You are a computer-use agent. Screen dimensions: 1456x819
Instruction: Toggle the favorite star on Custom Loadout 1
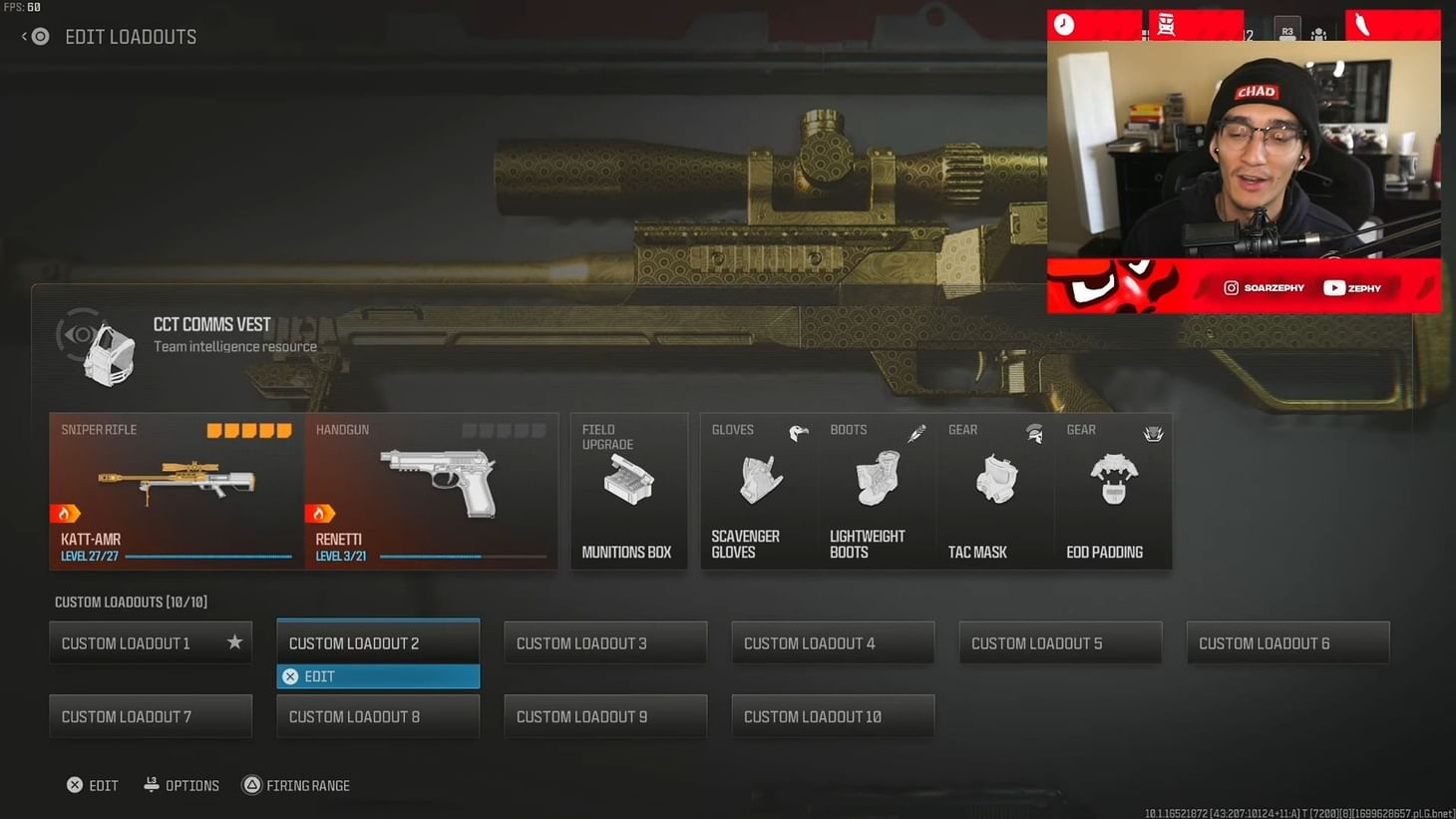[x=234, y=642]
